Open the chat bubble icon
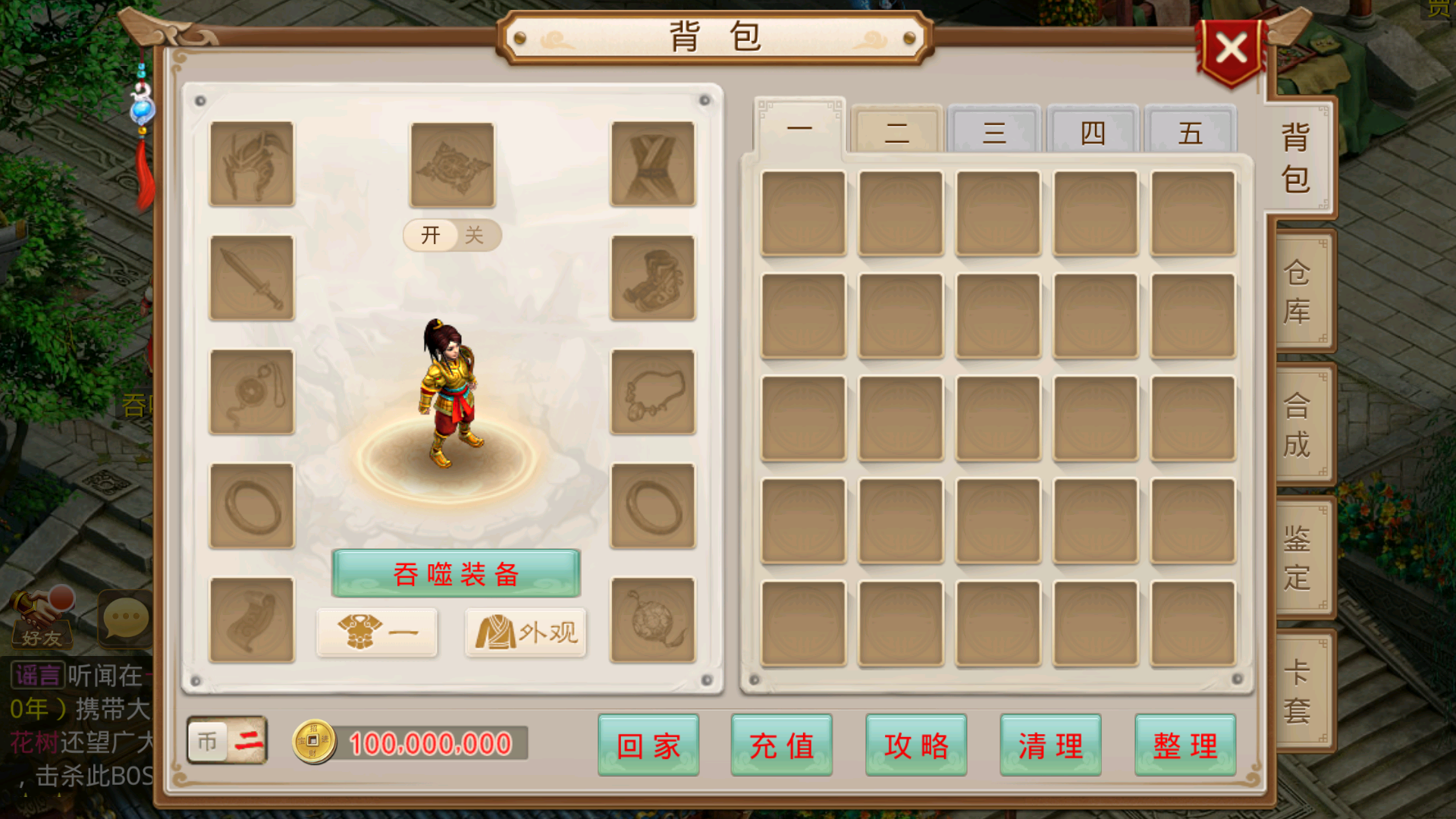The image size is (1456, 819). point(124,618)
